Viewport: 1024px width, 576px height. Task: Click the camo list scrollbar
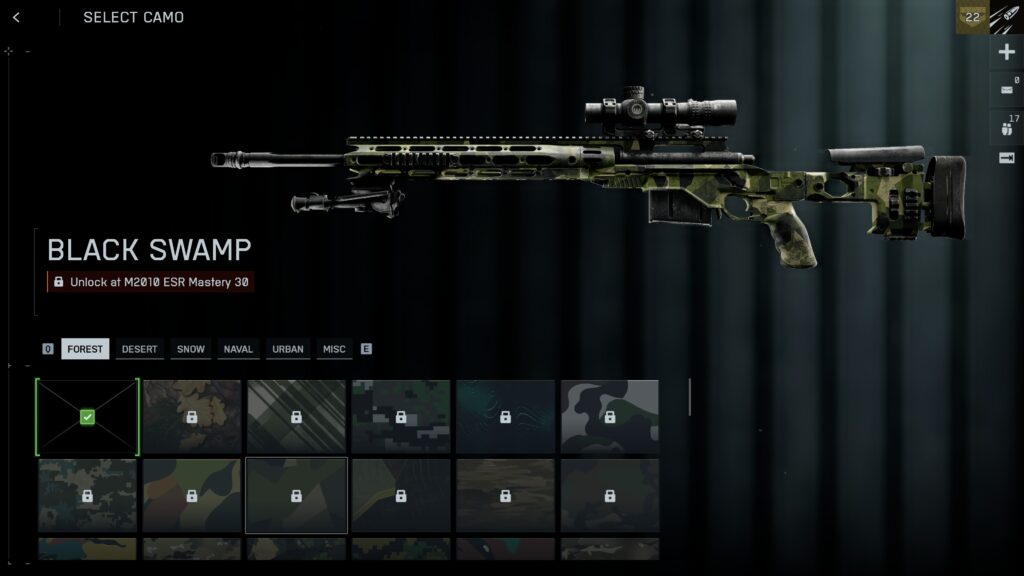(x=690, y=397)
